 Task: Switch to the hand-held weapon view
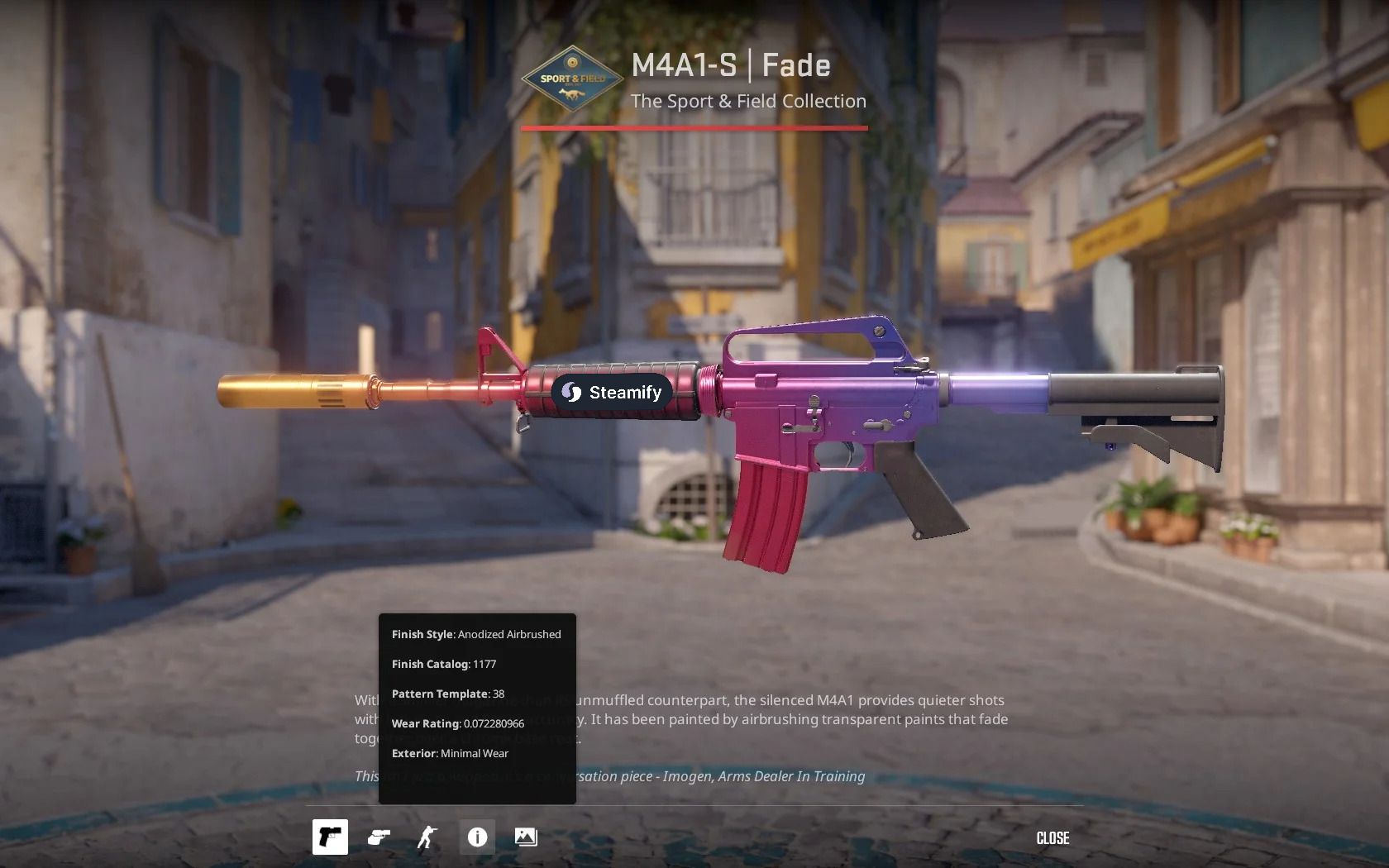(x=379, y=837)
